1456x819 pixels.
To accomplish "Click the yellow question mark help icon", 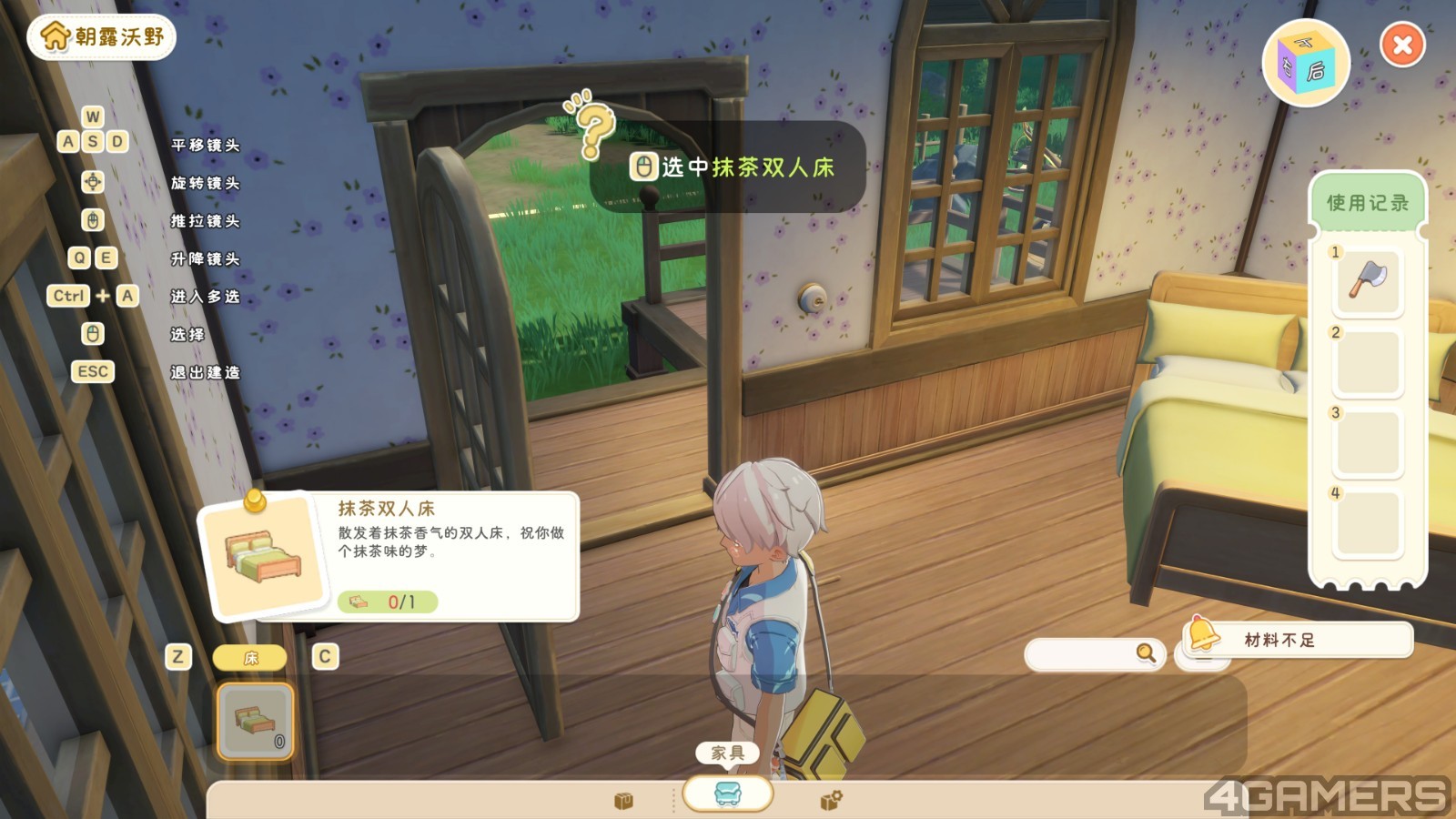I will [594, 128].
